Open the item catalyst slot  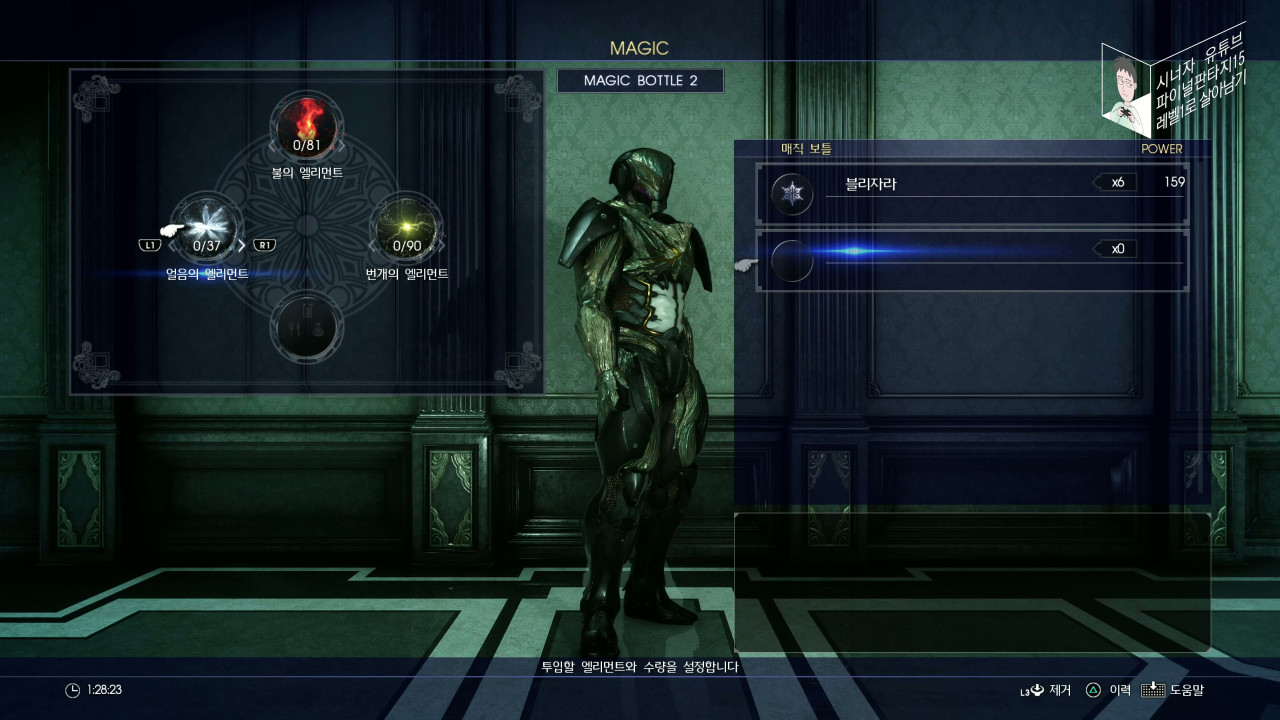point(307,326)
